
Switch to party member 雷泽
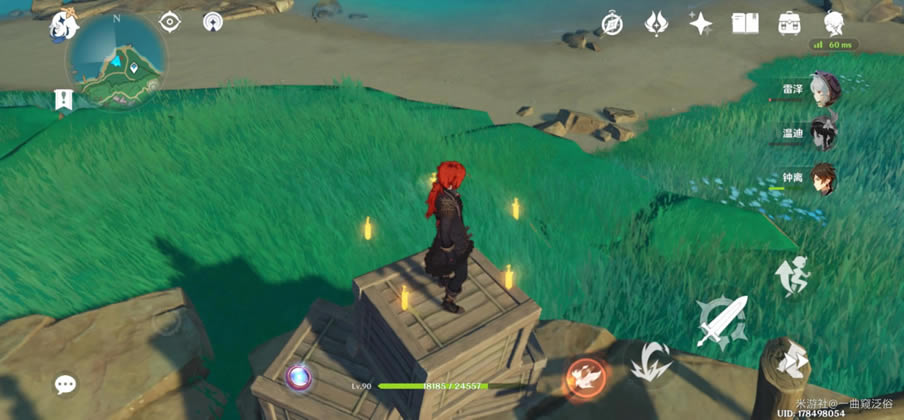(x=823, y=89)
